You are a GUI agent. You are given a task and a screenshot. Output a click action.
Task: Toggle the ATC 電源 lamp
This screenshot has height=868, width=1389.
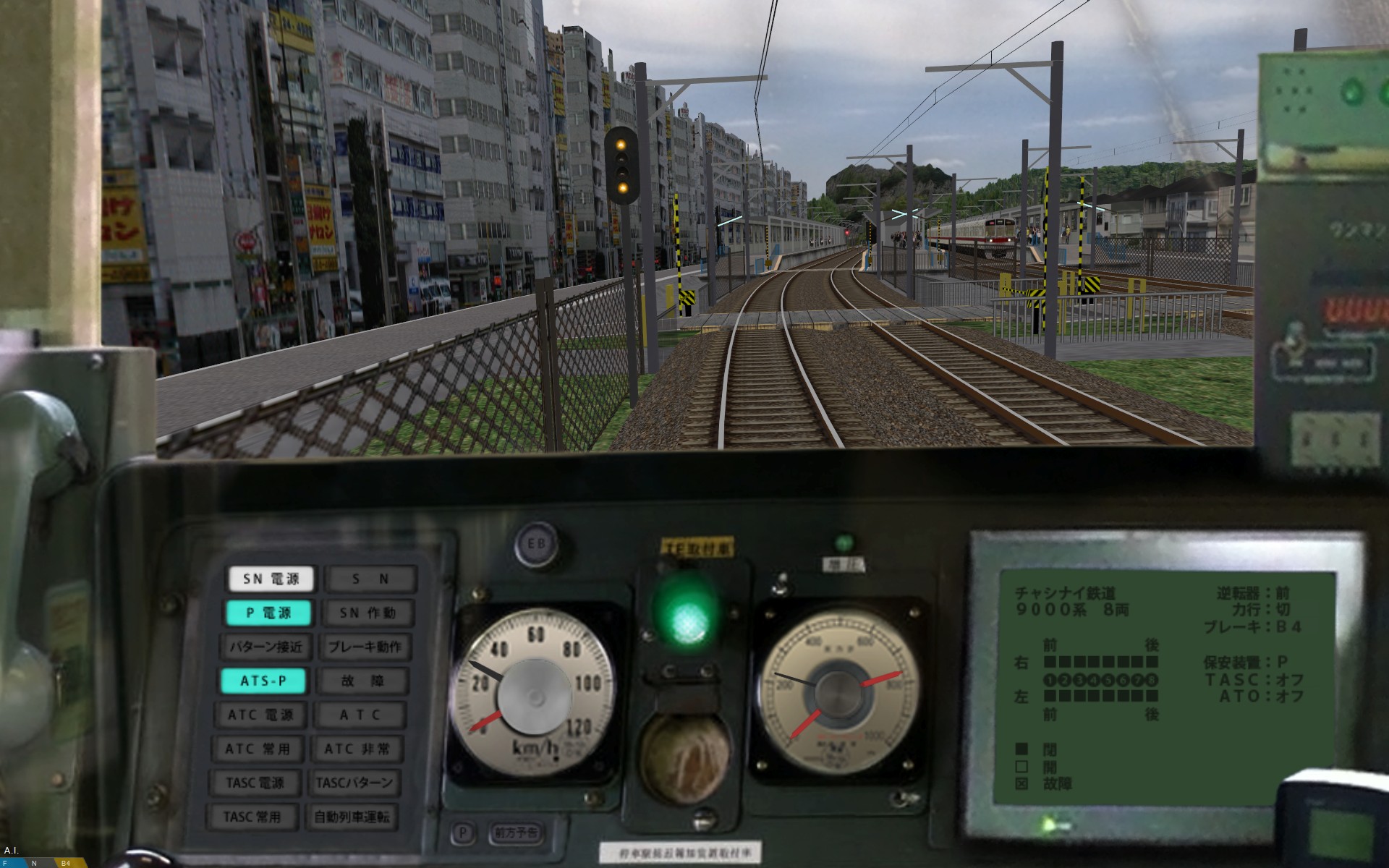260,715
